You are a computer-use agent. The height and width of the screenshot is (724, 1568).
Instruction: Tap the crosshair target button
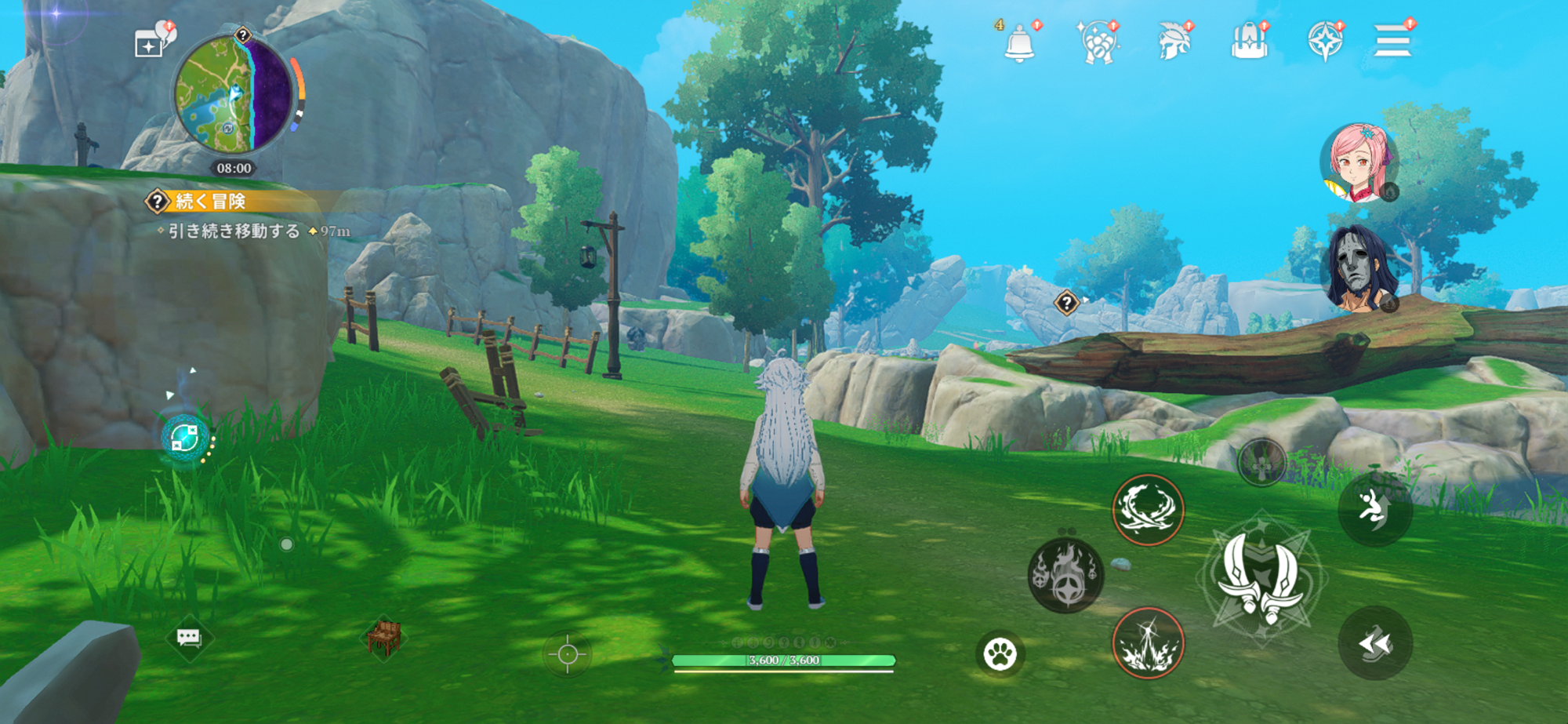pos(568,653)
